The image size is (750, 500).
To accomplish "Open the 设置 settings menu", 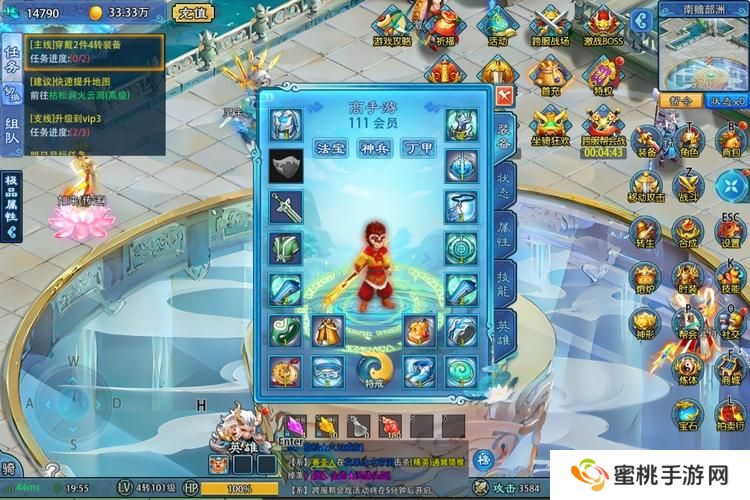I will point(731,230).
